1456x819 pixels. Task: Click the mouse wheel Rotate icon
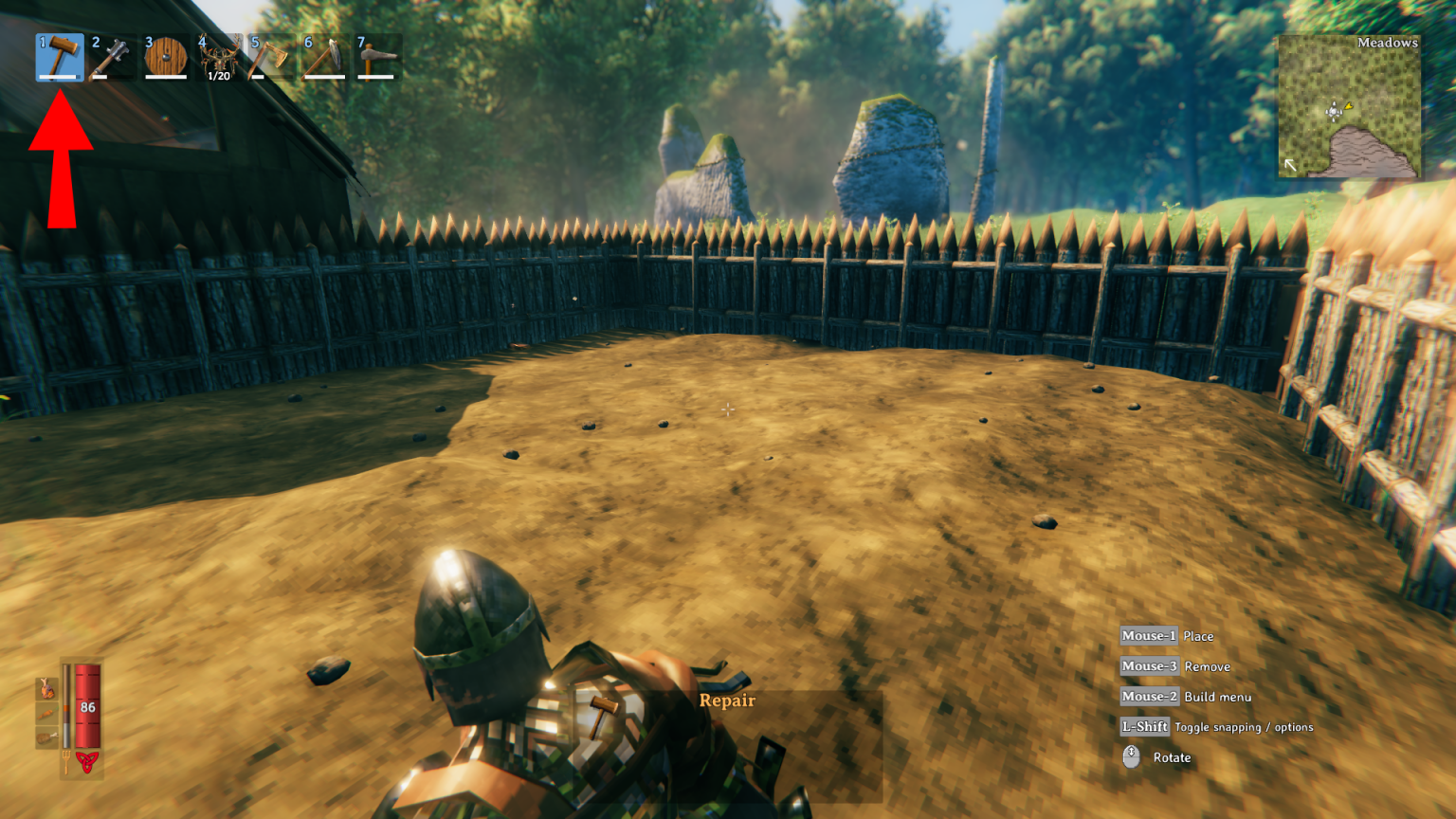(x=1131, y=757)
